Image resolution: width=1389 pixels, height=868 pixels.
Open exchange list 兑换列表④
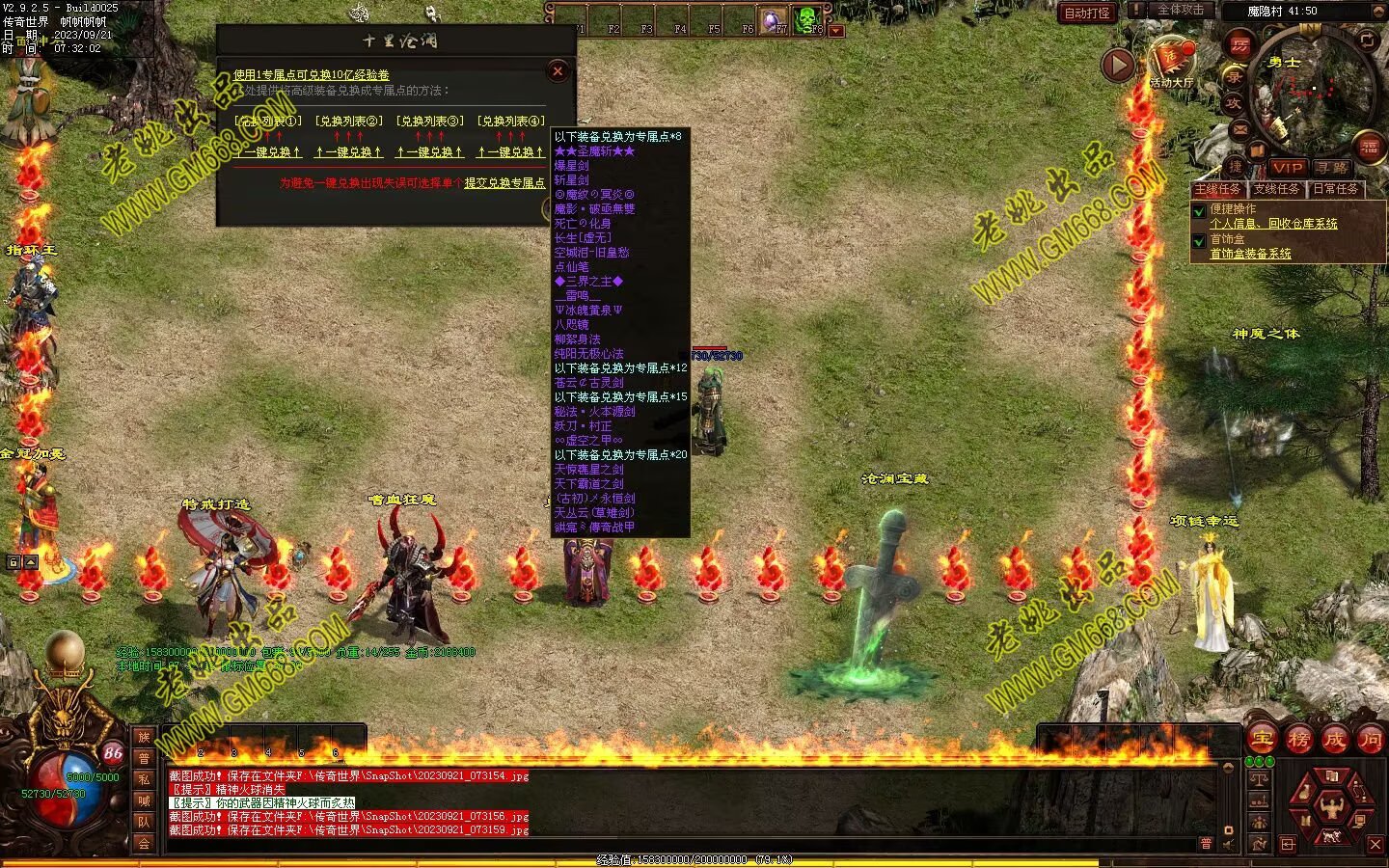[510, 122]
